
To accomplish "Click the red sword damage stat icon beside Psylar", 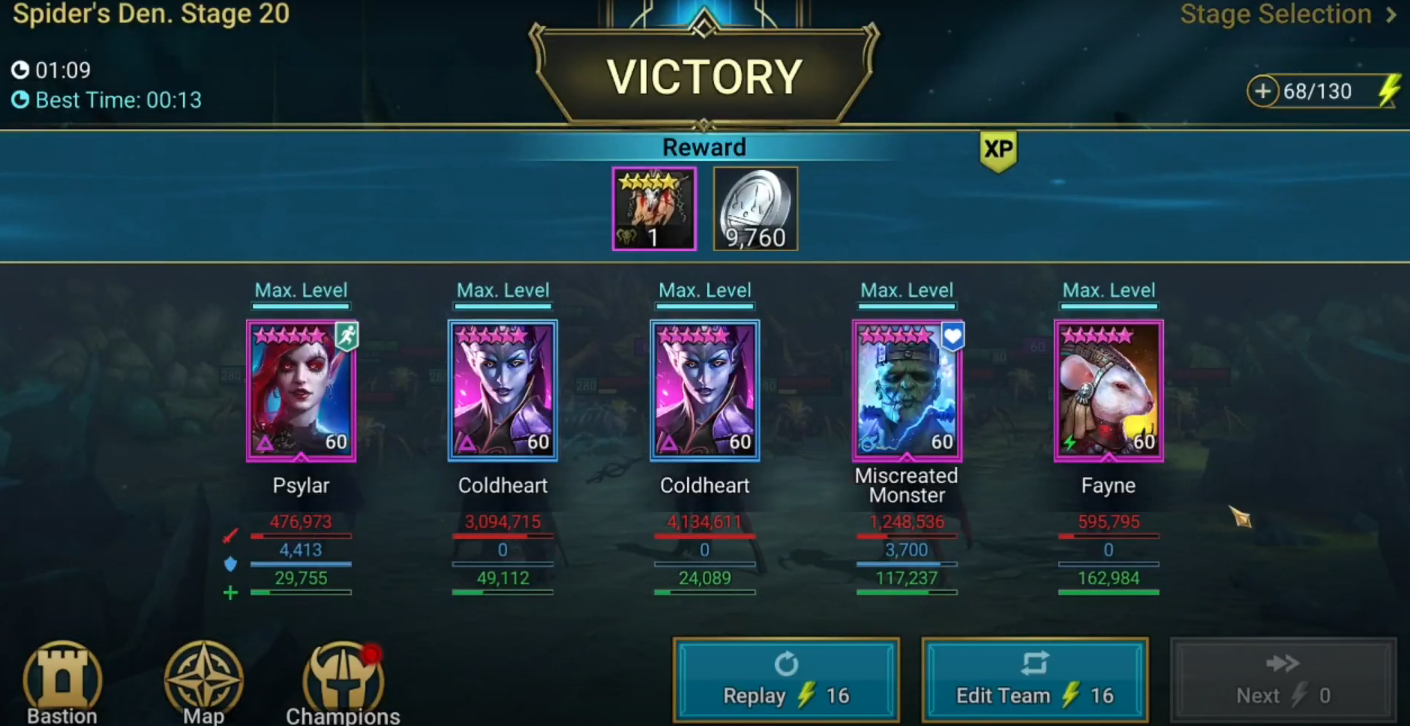I will (230, 537).
